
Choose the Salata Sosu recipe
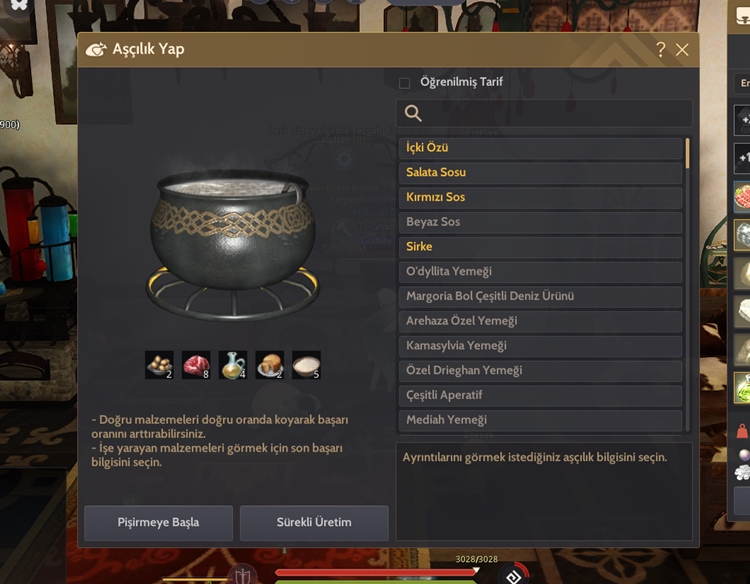[x=540, y=172]
